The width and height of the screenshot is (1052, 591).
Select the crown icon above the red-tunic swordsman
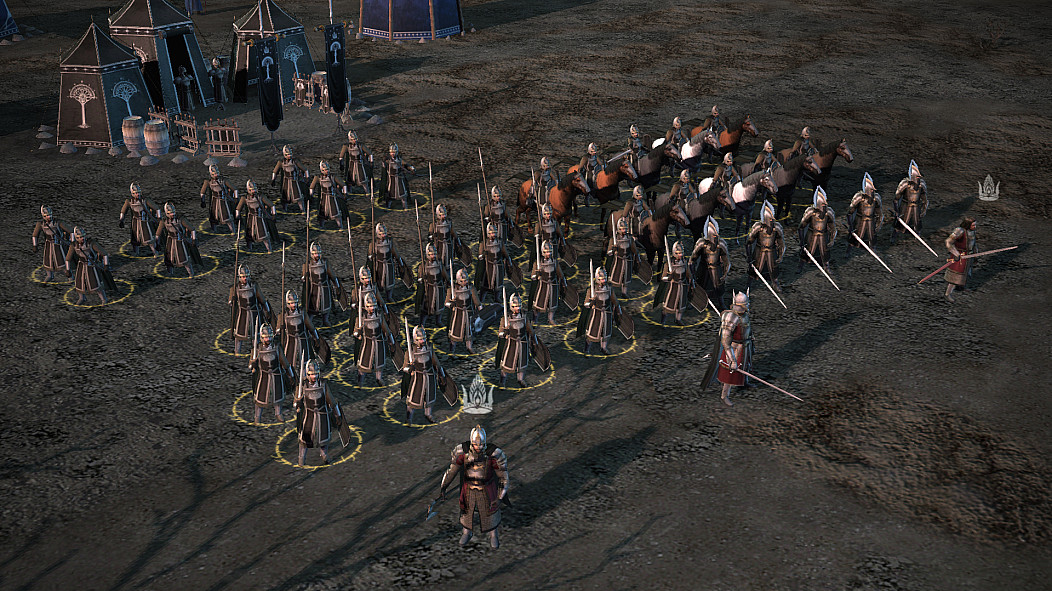tap(988, 188)
